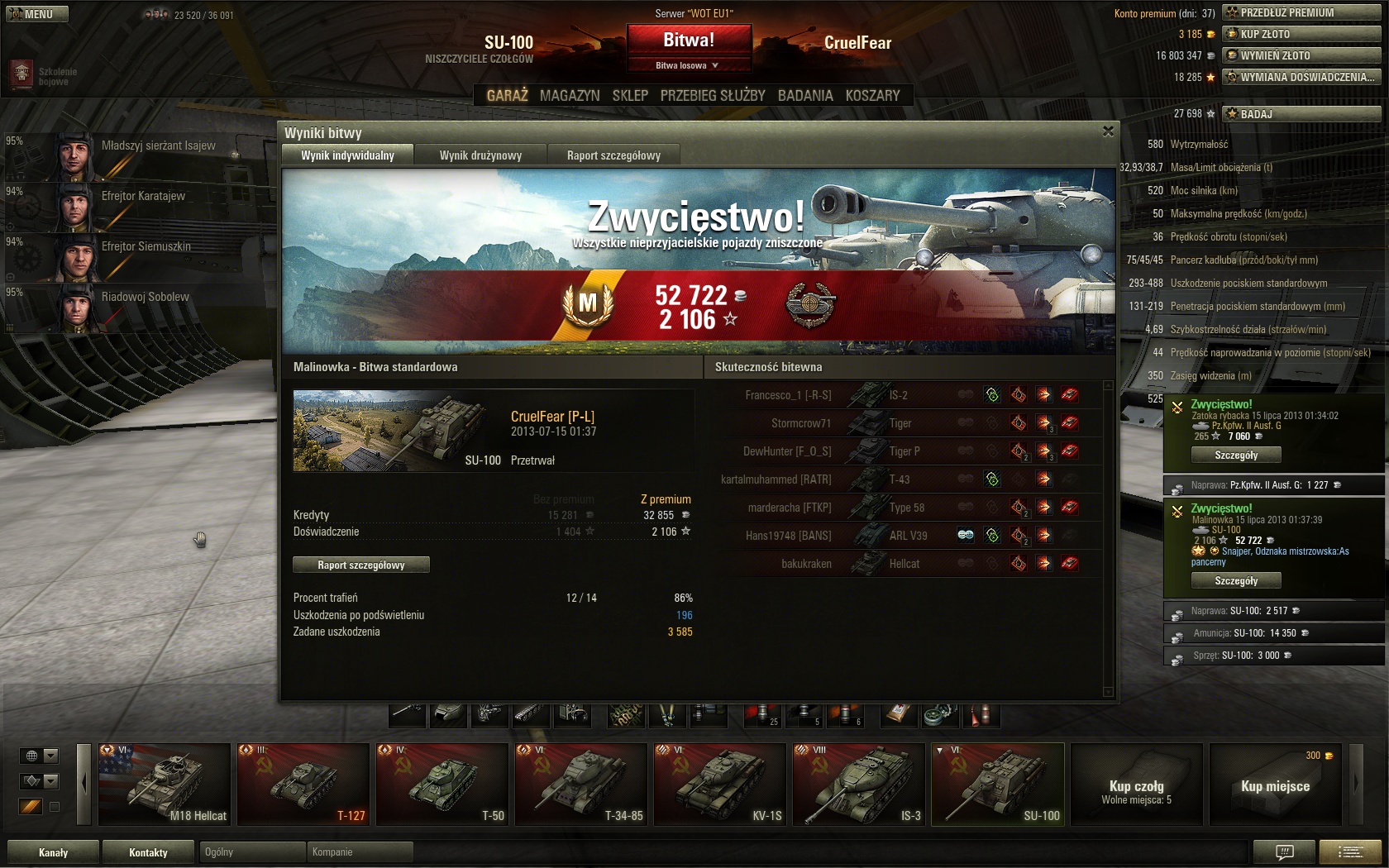This screenshot has width=1389, height=868.
Task: Open the Raport szczegółowy tab
Action: 613,155
